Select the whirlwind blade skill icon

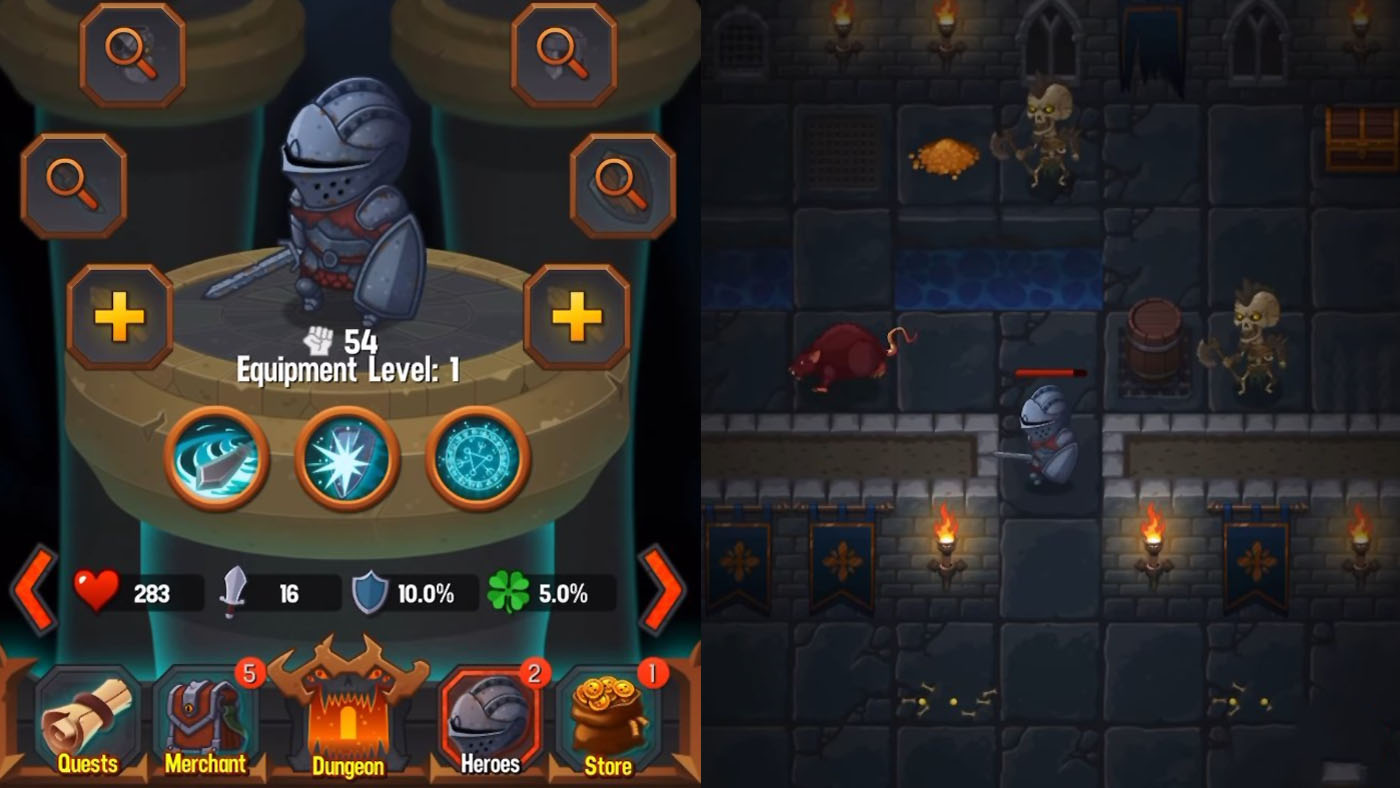pos(218,458)
